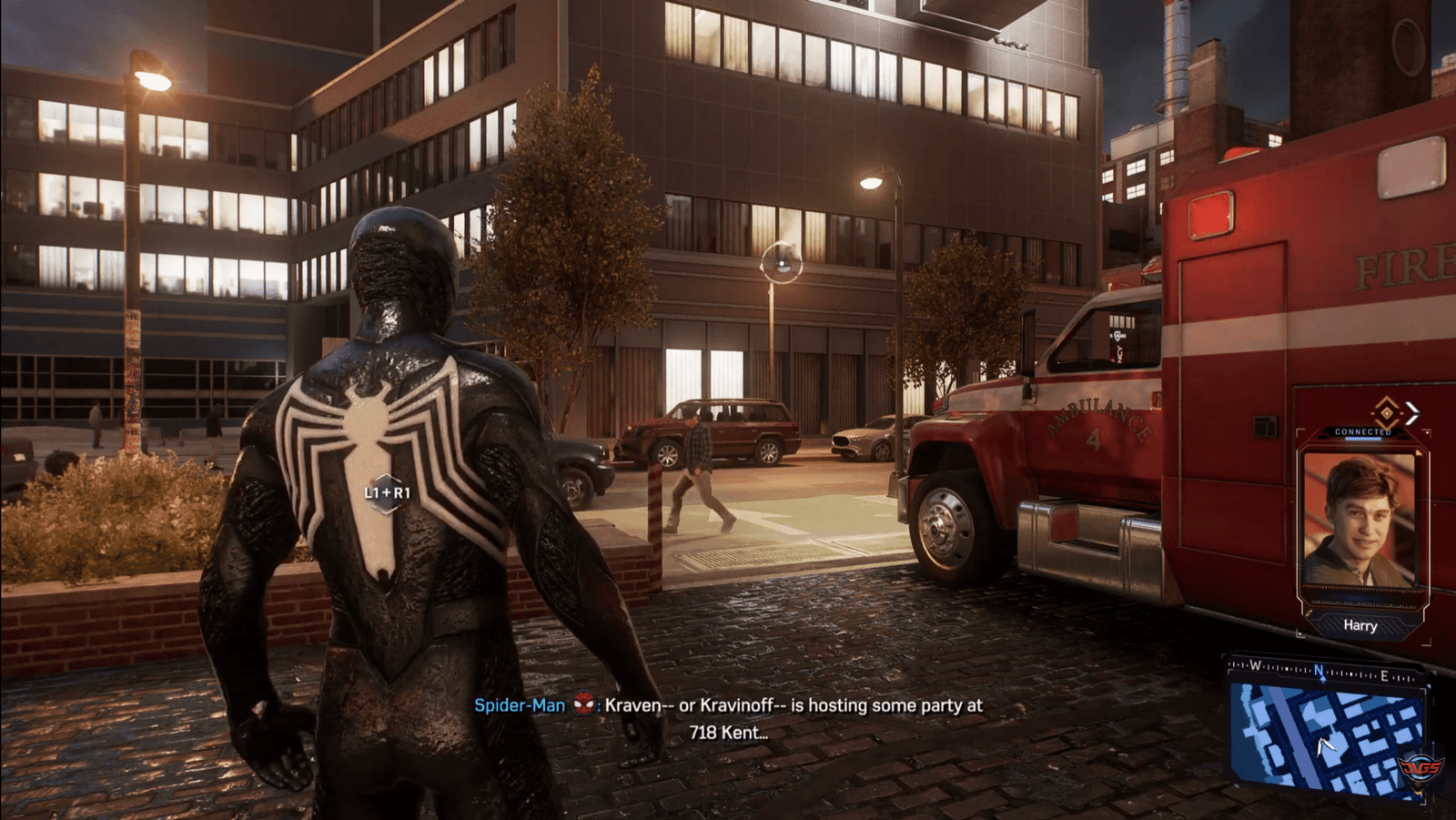Open the city minimap
The image size is (1456, 820).
point(1325,739)
